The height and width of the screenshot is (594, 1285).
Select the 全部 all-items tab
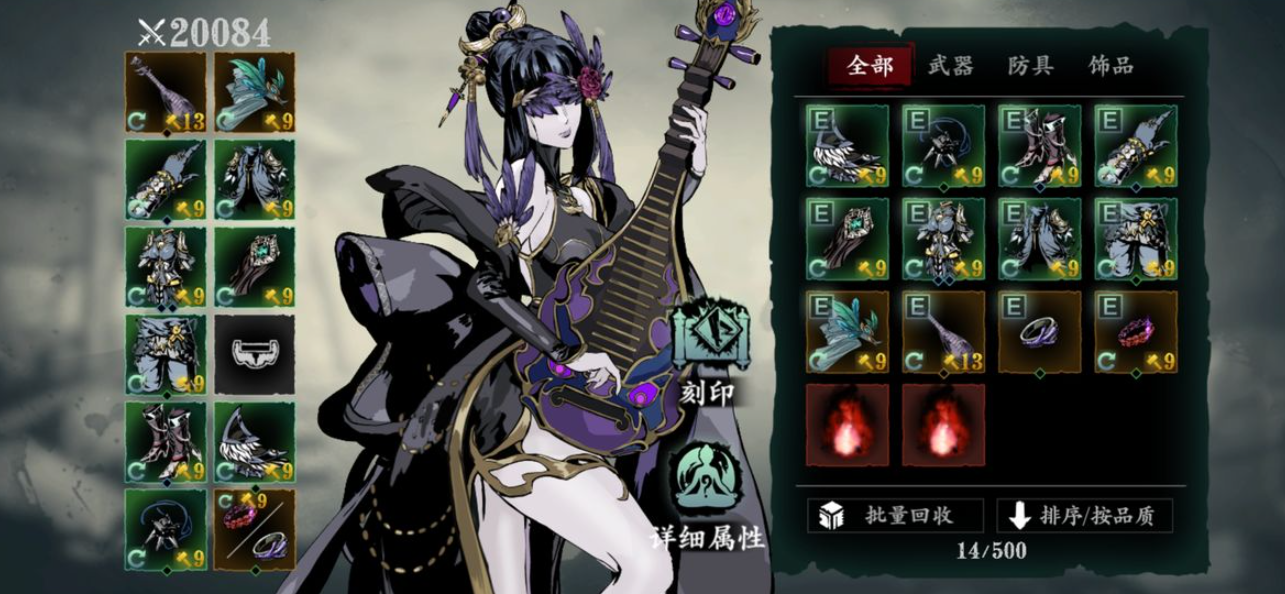[x=868, y=66]
